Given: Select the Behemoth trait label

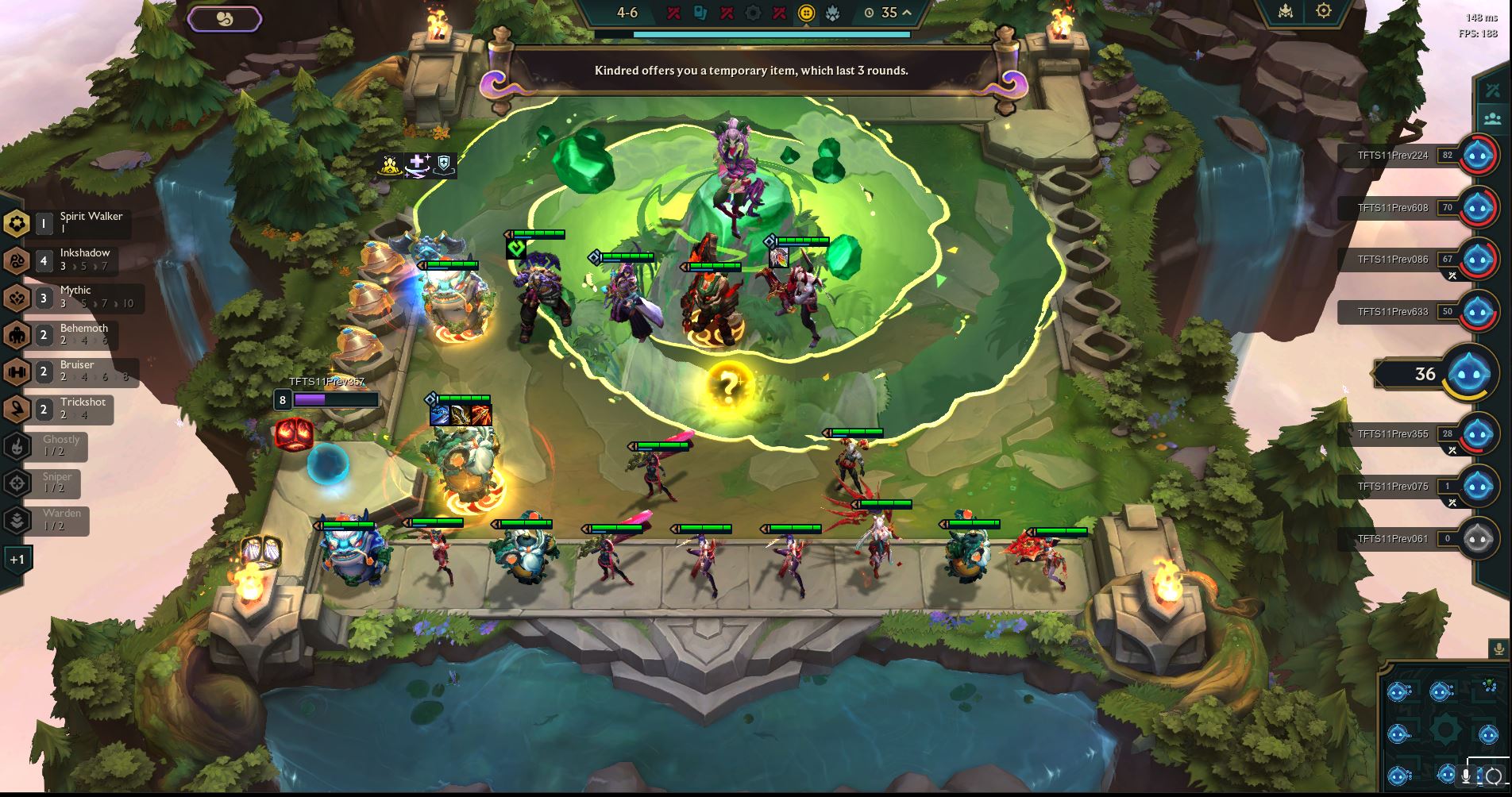Looking at the screenshot, I should (83, 327).
